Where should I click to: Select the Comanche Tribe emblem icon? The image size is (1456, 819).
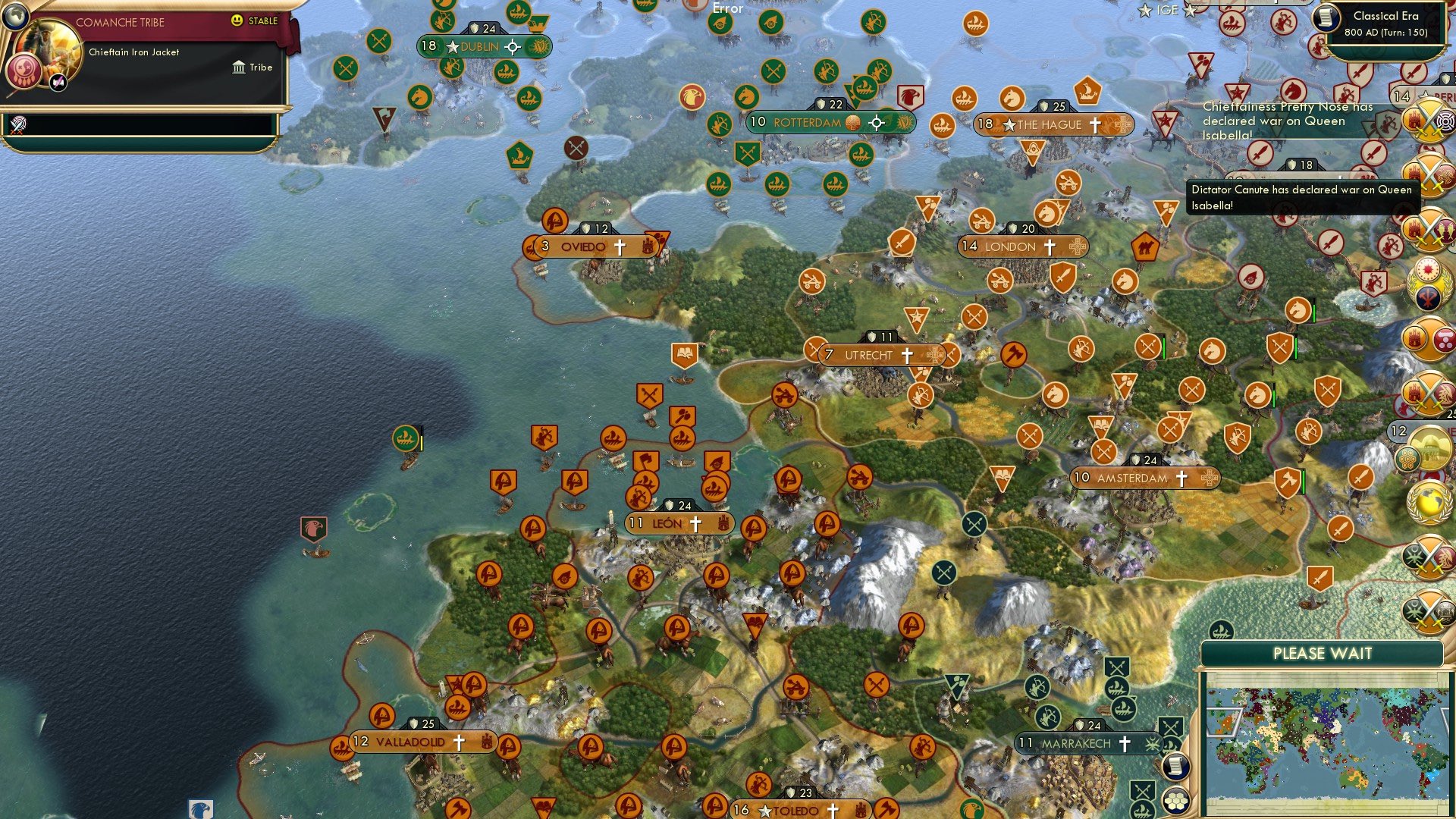point(24,71)
